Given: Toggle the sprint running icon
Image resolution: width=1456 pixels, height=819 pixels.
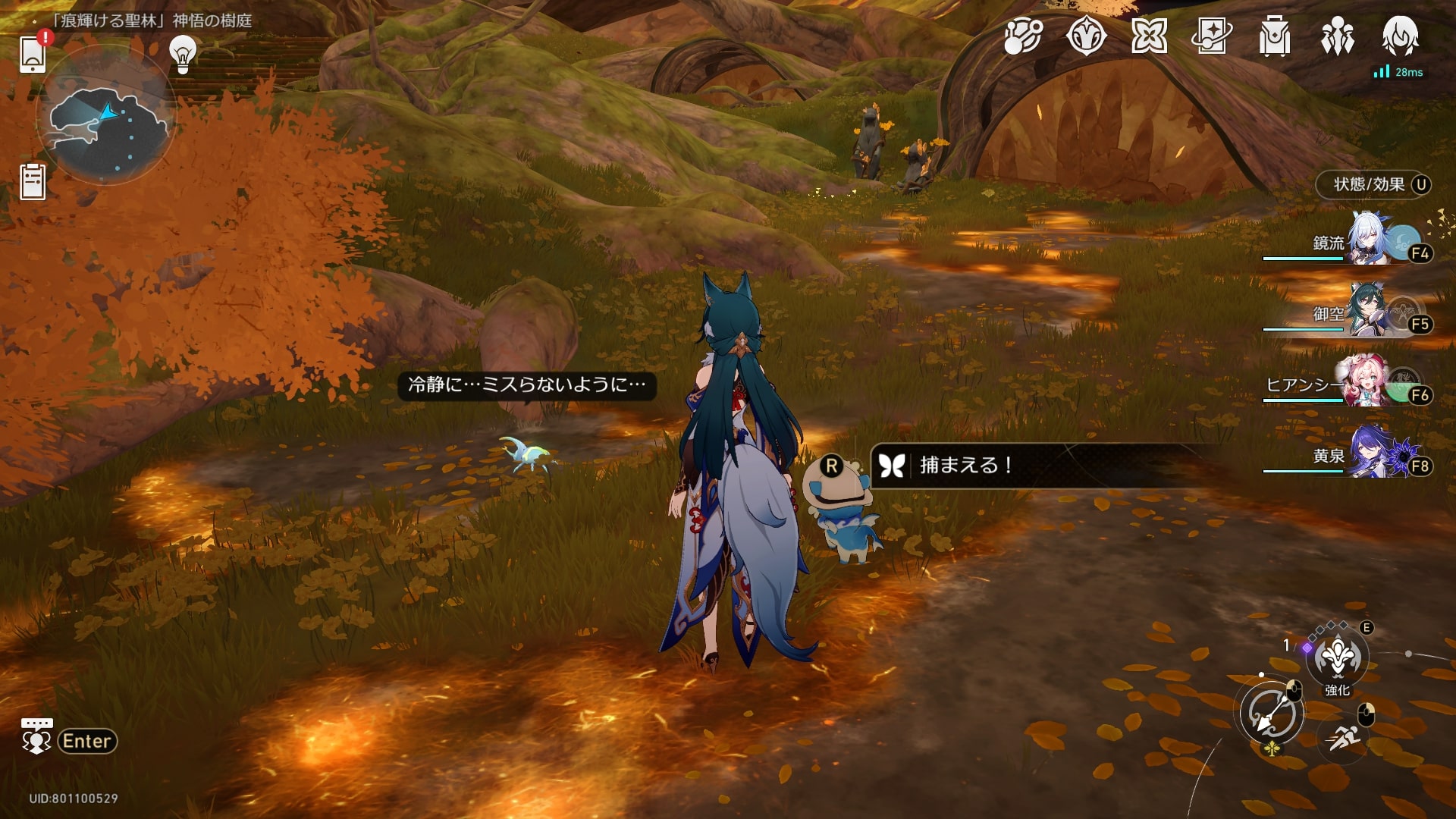Looking at the screenshot, I should [x=1343, y=735].
